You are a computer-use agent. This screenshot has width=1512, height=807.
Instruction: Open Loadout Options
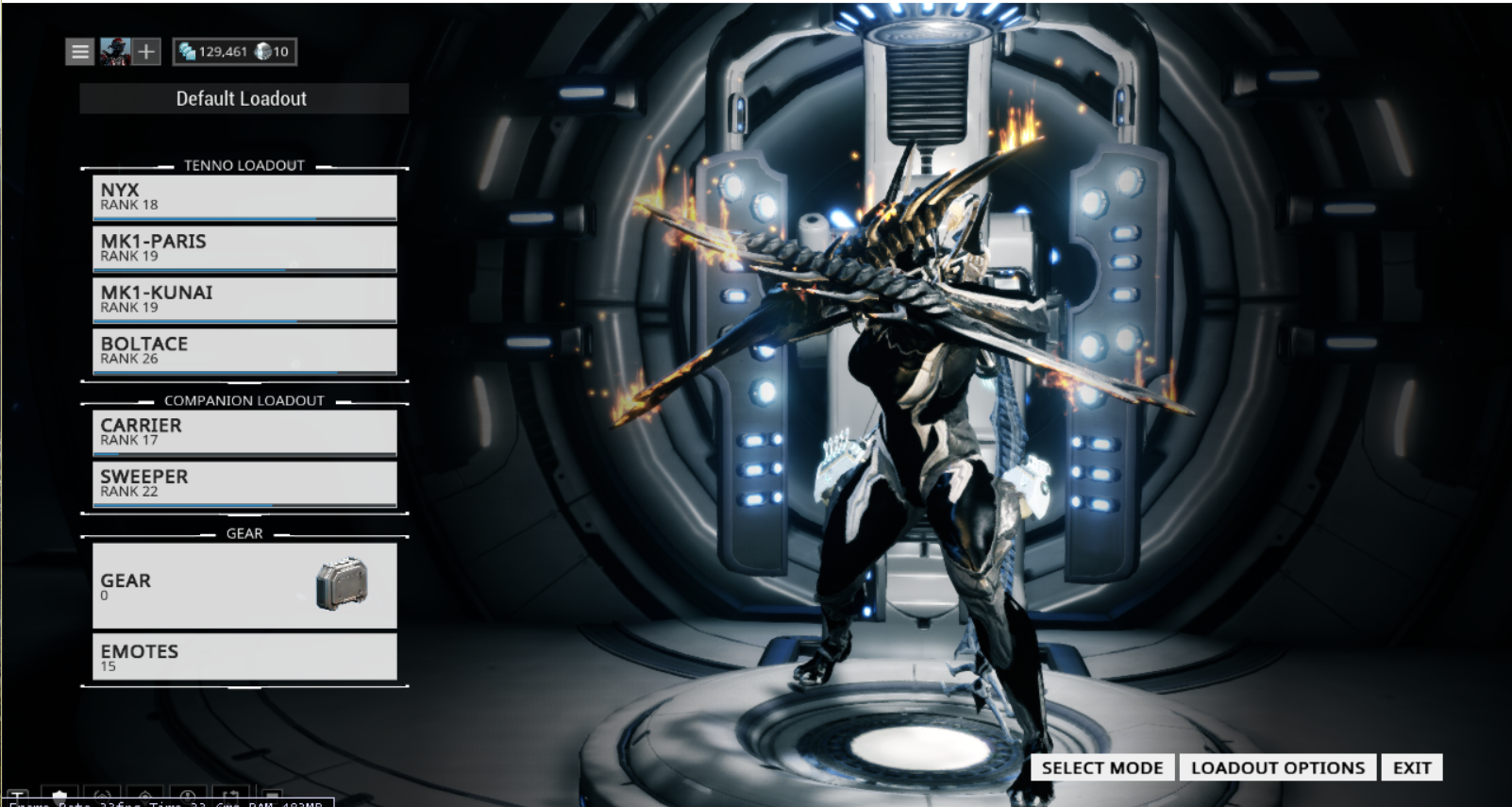tap(1277, 767)
